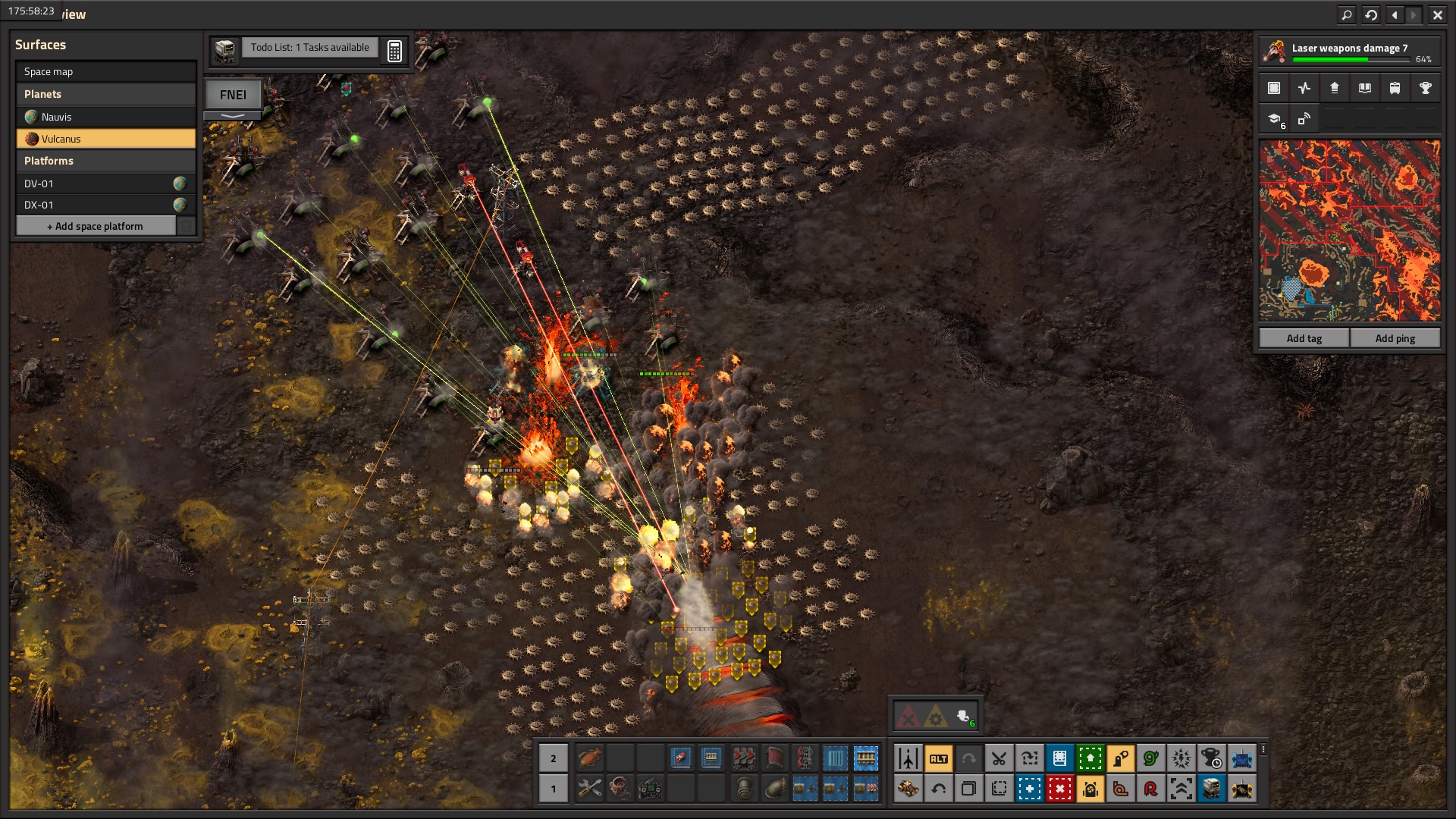Image resolution: width=1456 pixels, height=819 pixels.
Task: Open the map search magnifier
Action: [1346, 14]
